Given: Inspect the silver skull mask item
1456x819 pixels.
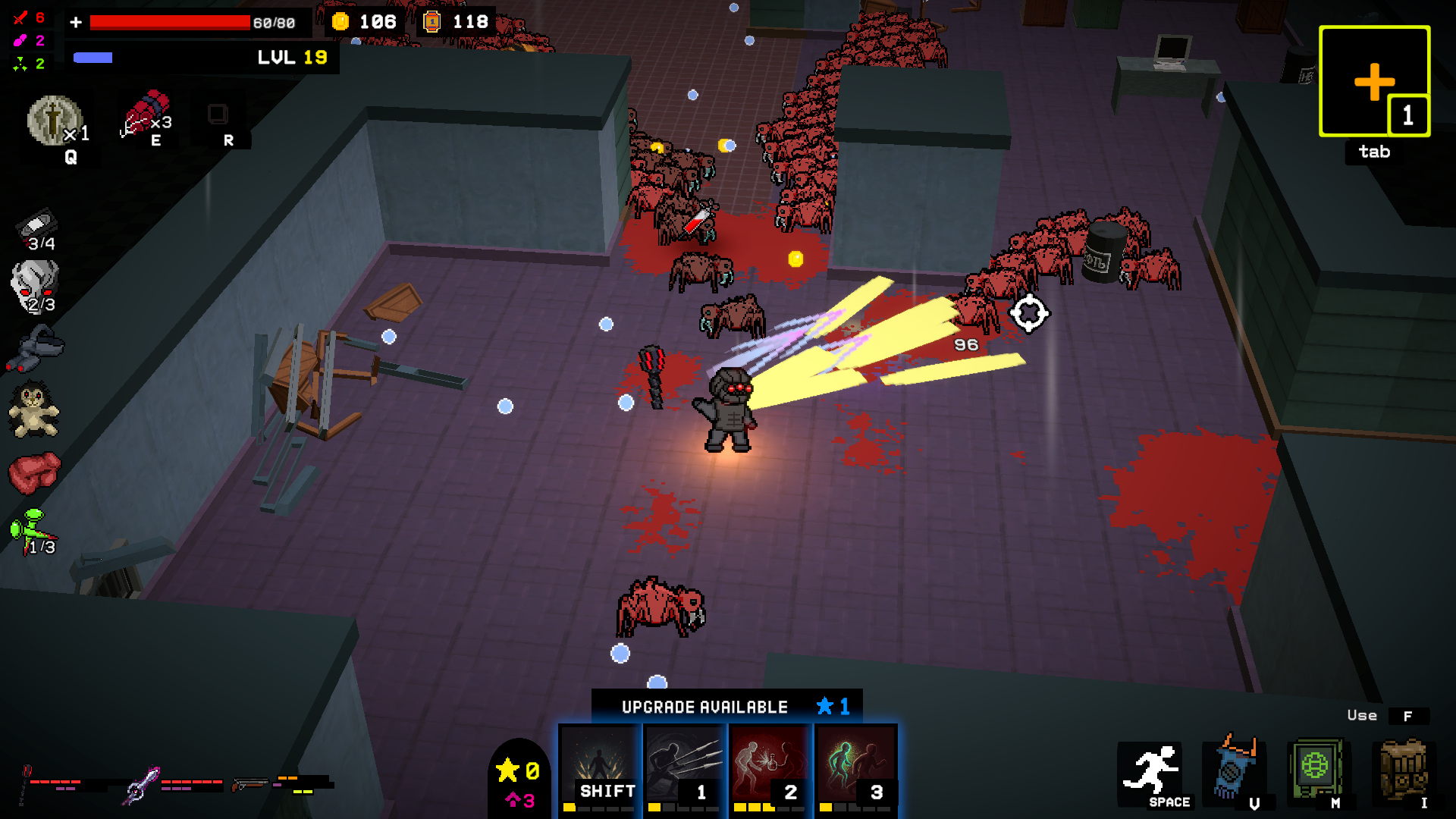Looking at the screenshot, I should click(x=34, y=285).
